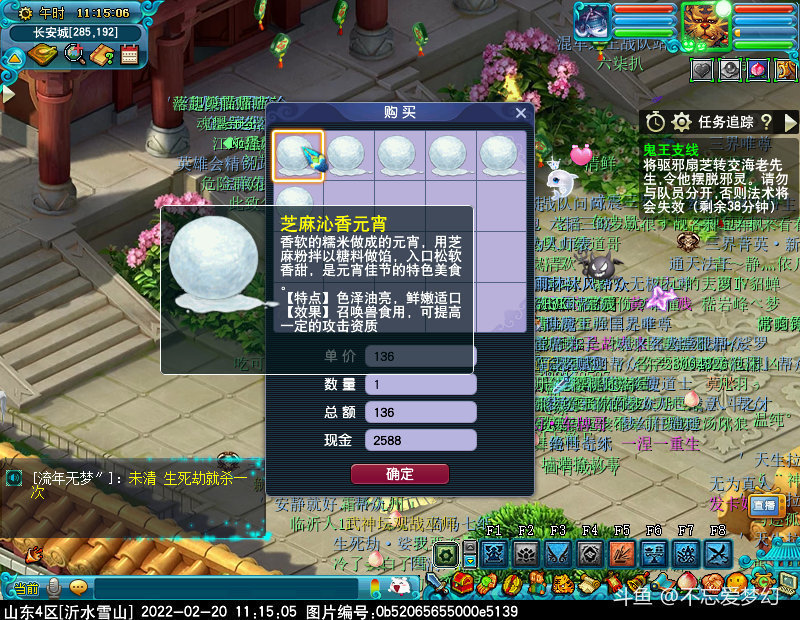This screenshot has width=800, height=620.
Task: Select the highlighted sesame yuanxiao item slot
Action: click(298, 156)
